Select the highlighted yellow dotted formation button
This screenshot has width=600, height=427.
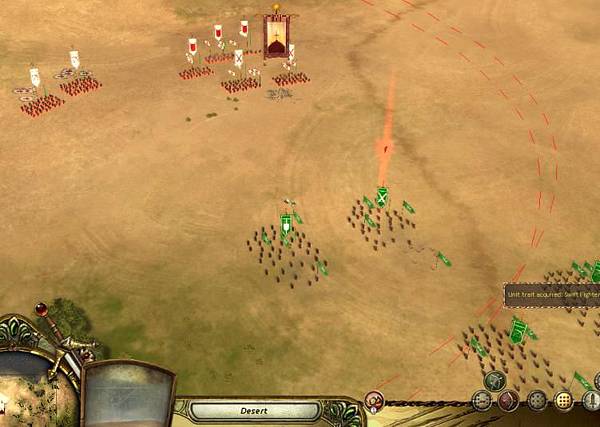565,402
